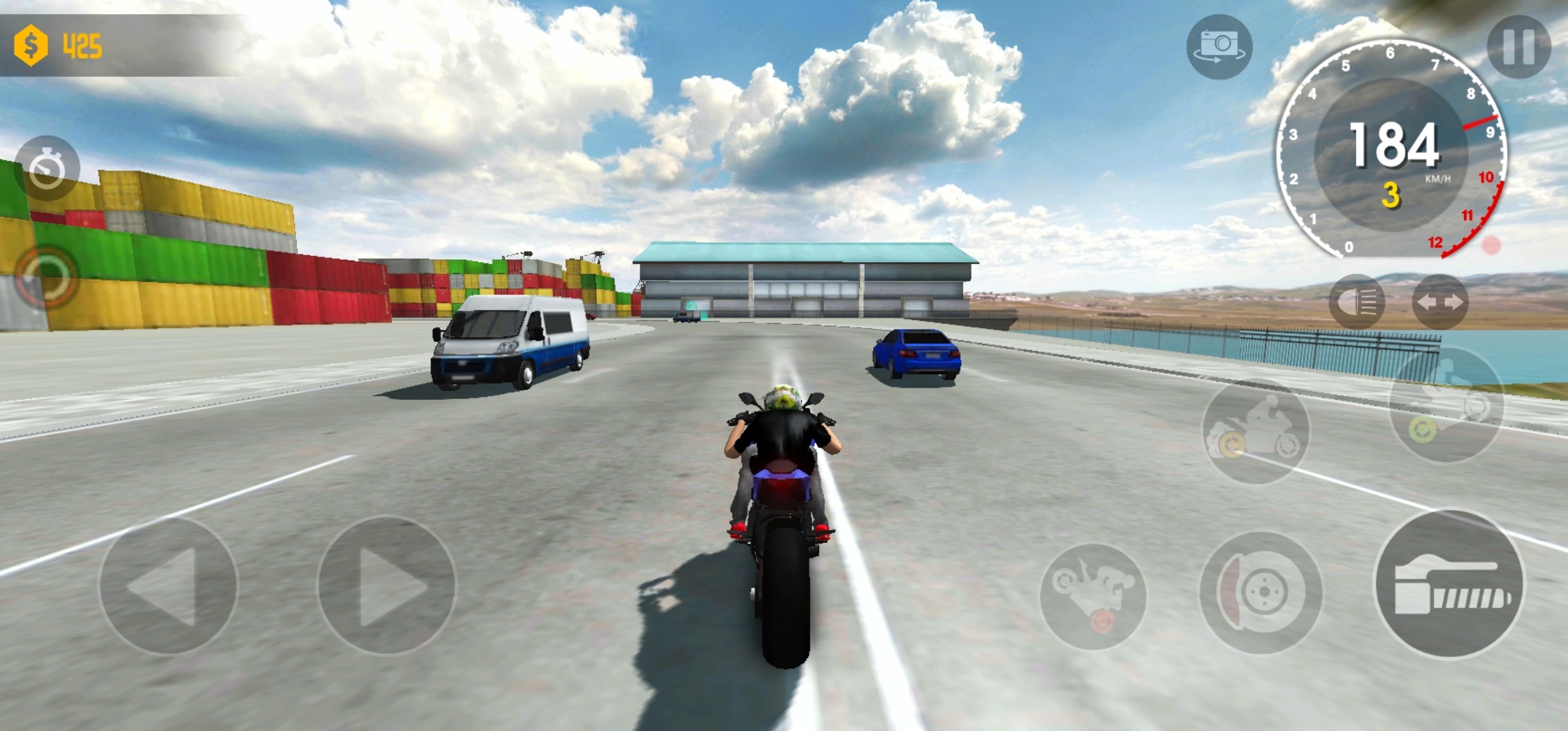Pause the game
The height and width of the screenshot is (731, 1568).
click(x=1518, y=46)
